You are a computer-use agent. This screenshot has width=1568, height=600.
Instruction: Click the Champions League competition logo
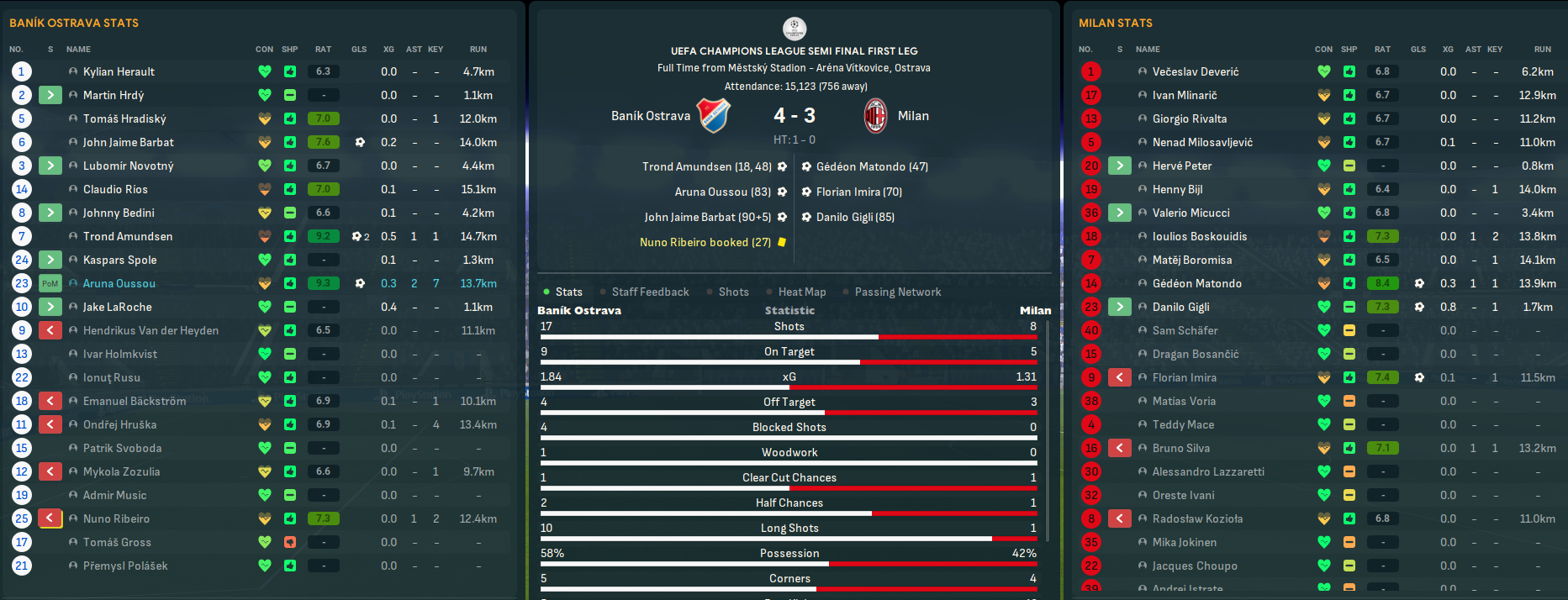tap(794, 29)
